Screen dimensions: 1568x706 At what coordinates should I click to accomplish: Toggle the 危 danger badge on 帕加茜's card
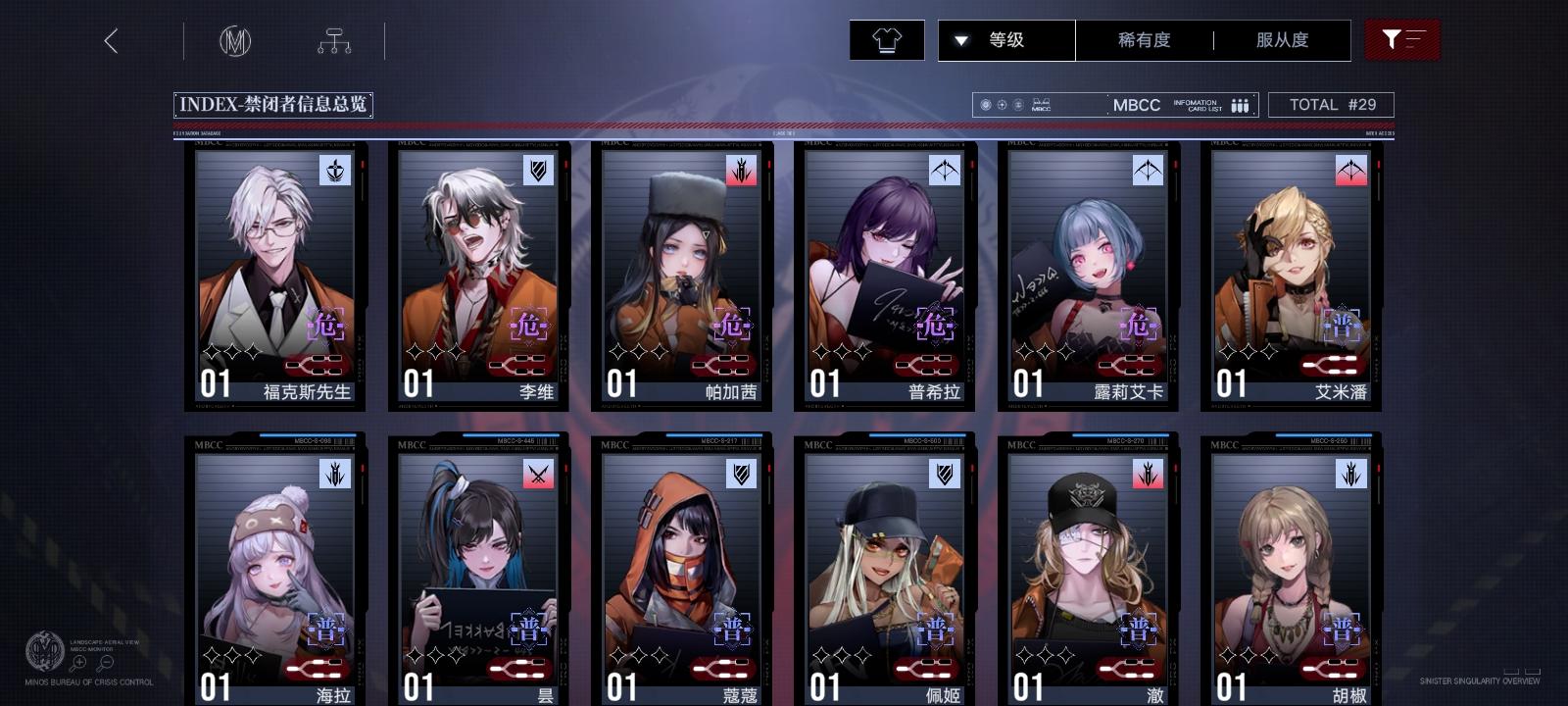pyautogui.click(x=732, y=325)
